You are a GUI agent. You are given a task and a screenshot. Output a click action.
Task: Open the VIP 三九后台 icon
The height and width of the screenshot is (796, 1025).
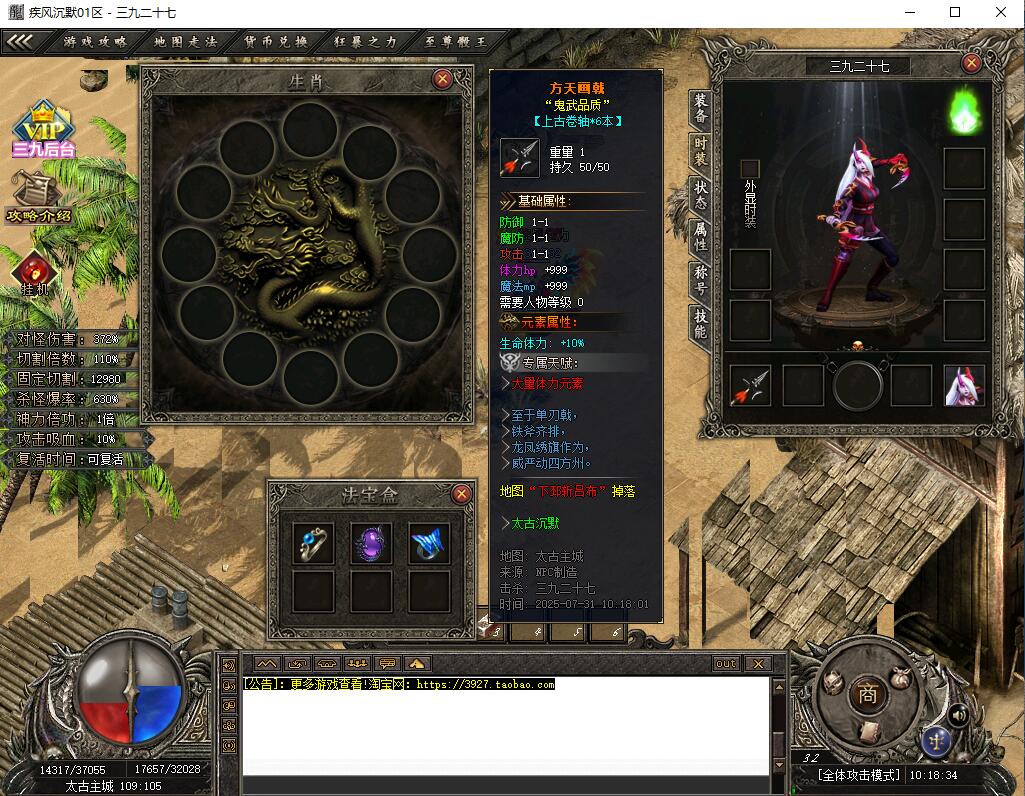point(43,129)
